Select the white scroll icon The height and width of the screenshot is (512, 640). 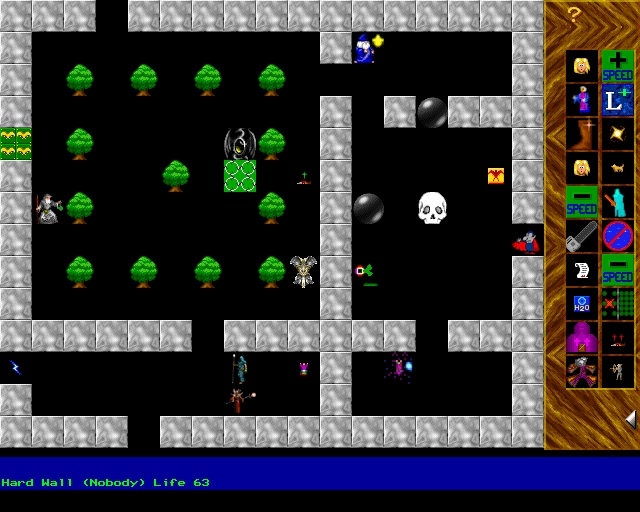581,270
